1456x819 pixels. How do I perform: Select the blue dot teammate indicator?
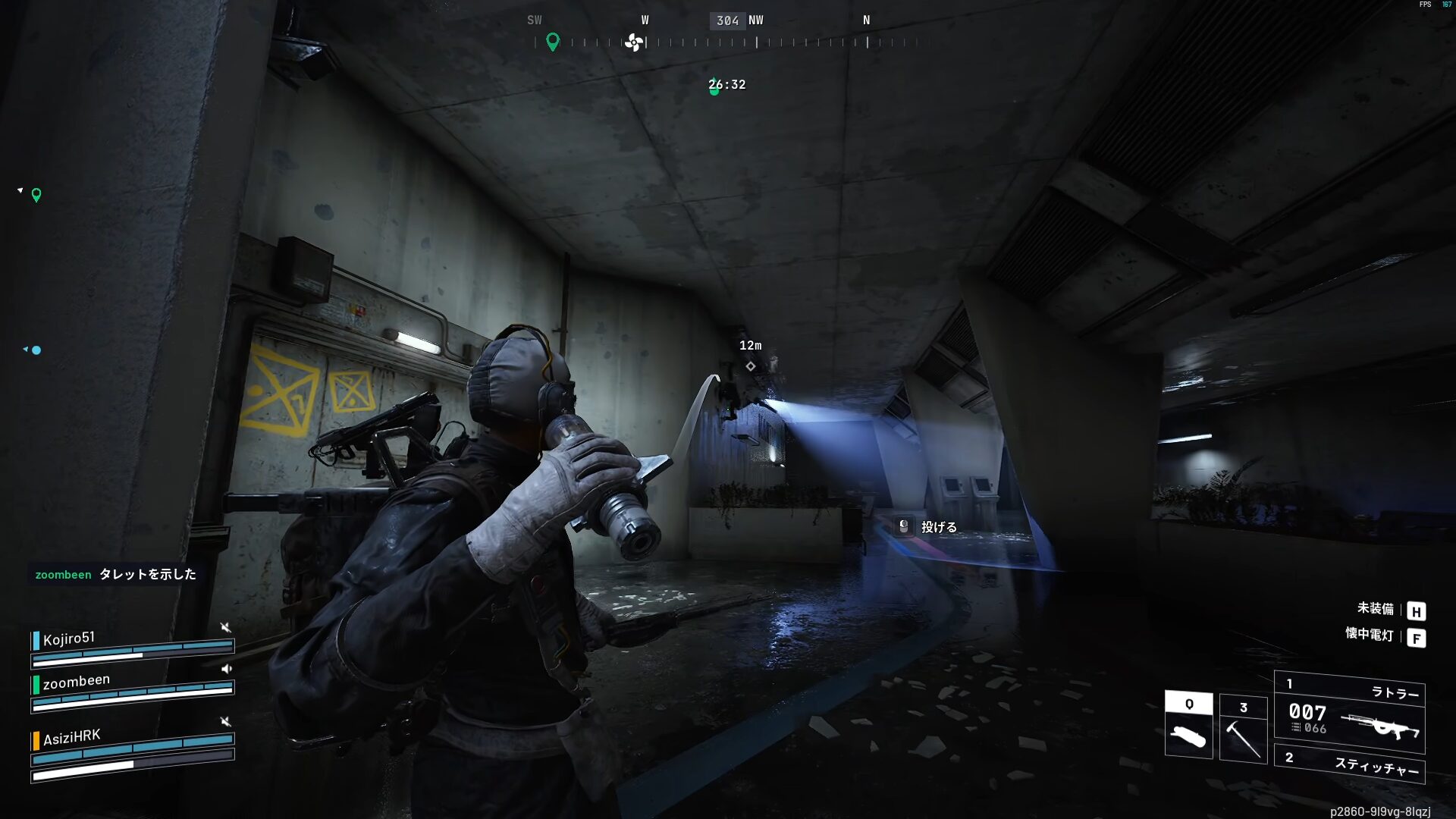pyautogui.click(x=36, y=350)
